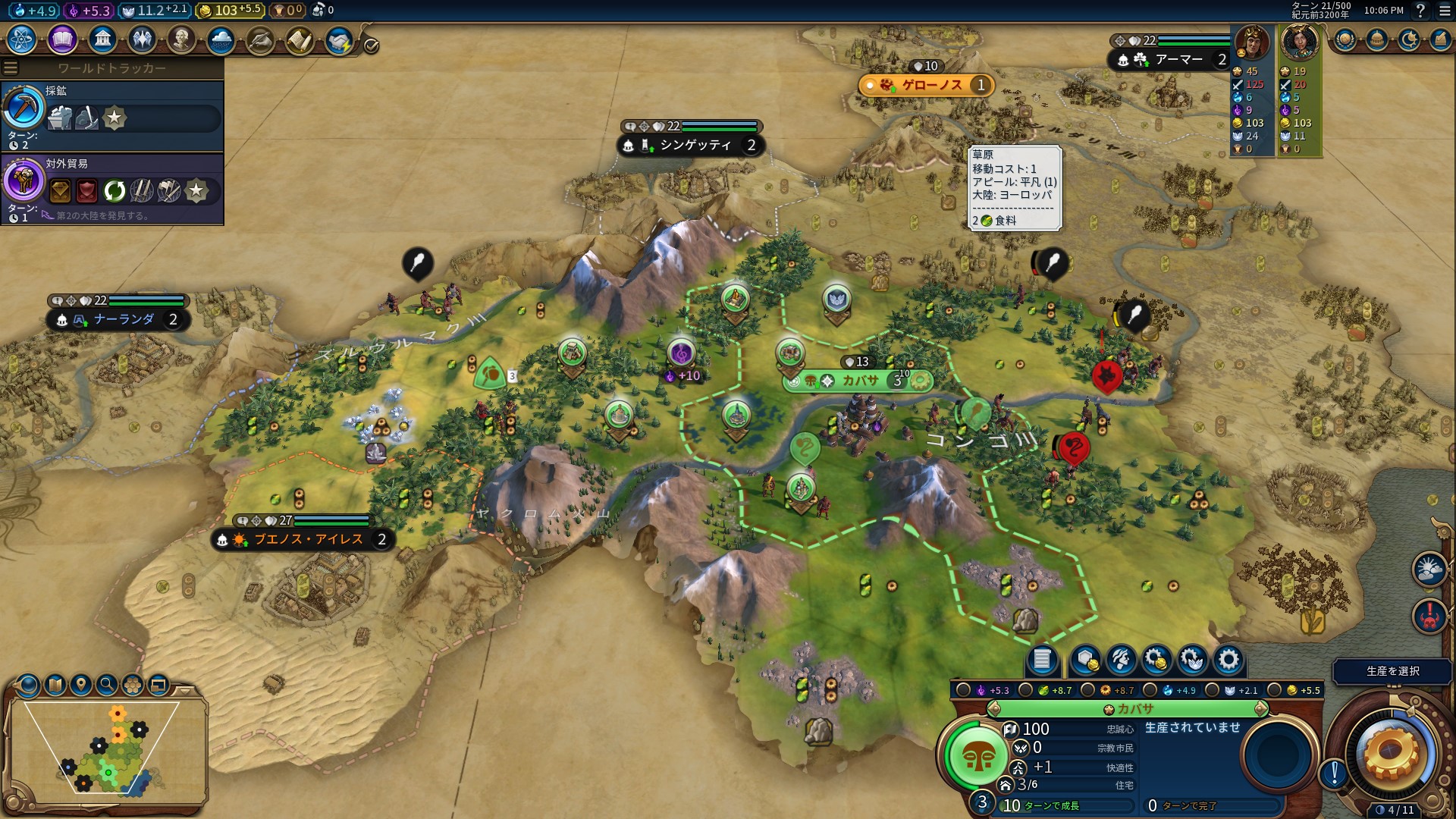Screen dimensions: 1456x819
Task: Toggle the ワールドトラッカー menu list icon
Action: click(x=11, y=68)
